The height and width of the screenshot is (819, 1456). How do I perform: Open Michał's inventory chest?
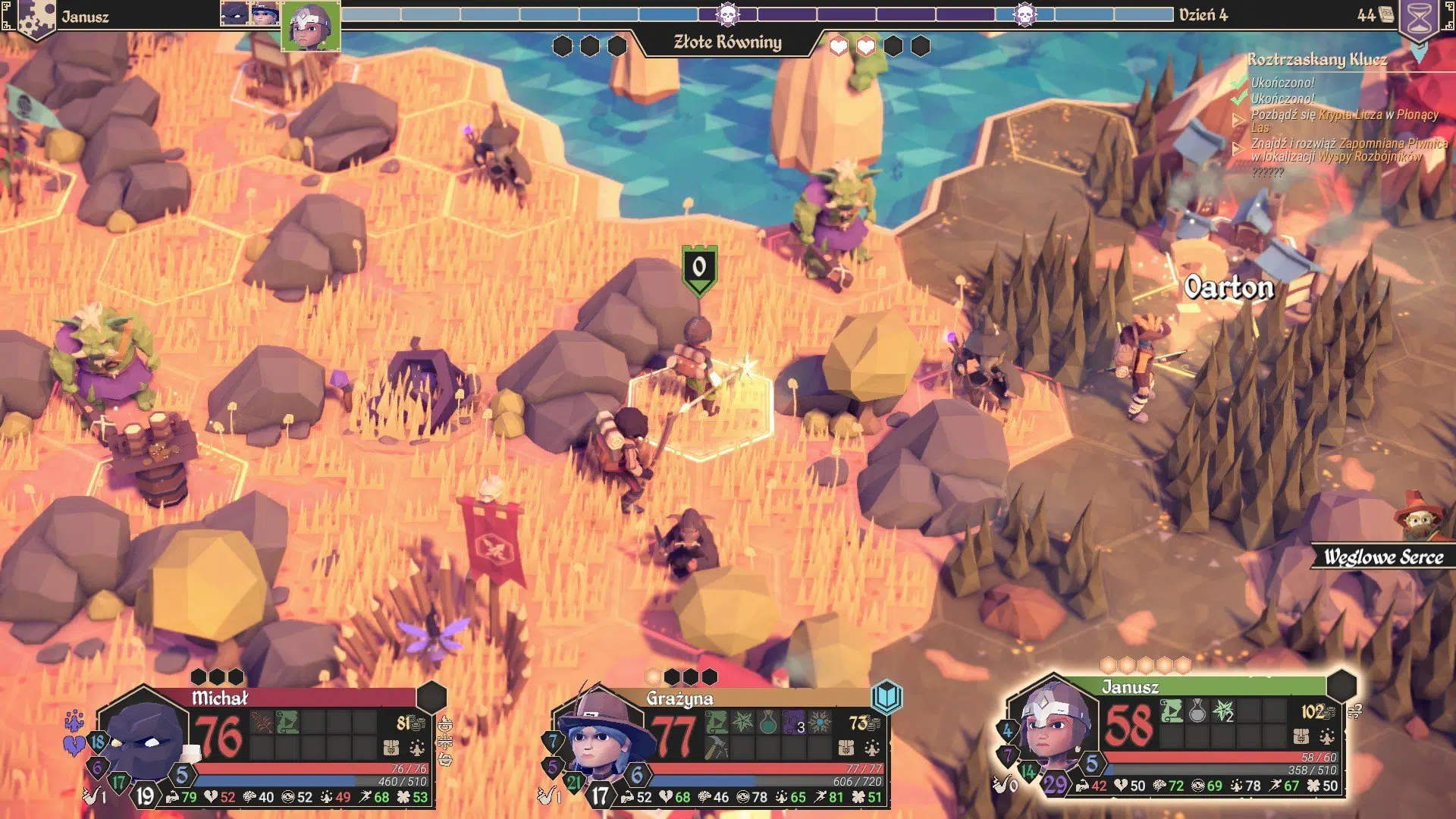(x=391, y=748)
